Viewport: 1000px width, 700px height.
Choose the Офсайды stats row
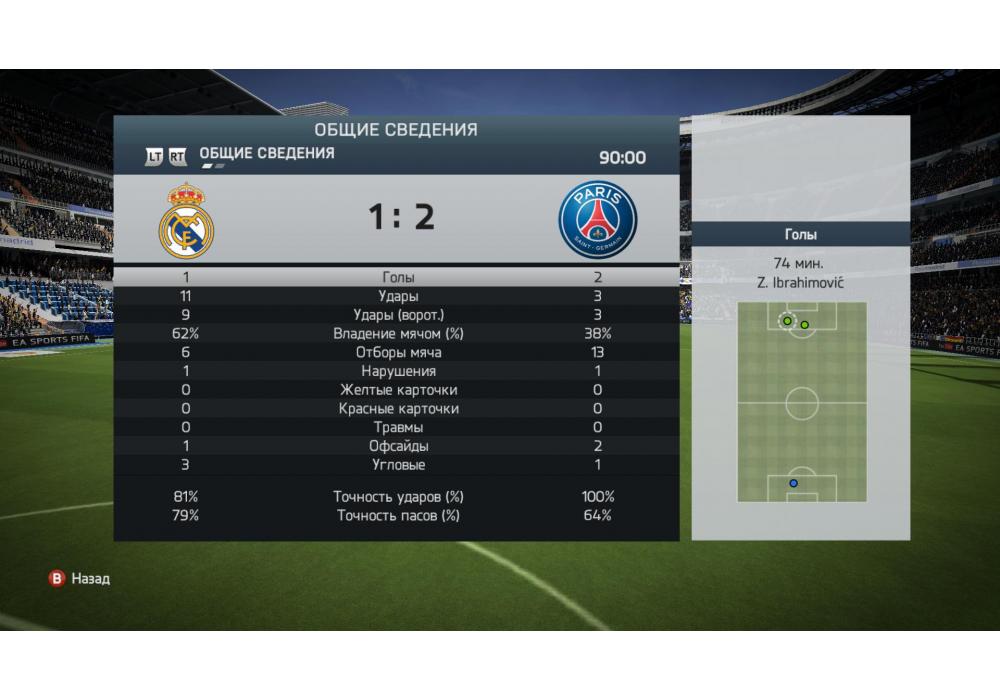tap(397, 446)
